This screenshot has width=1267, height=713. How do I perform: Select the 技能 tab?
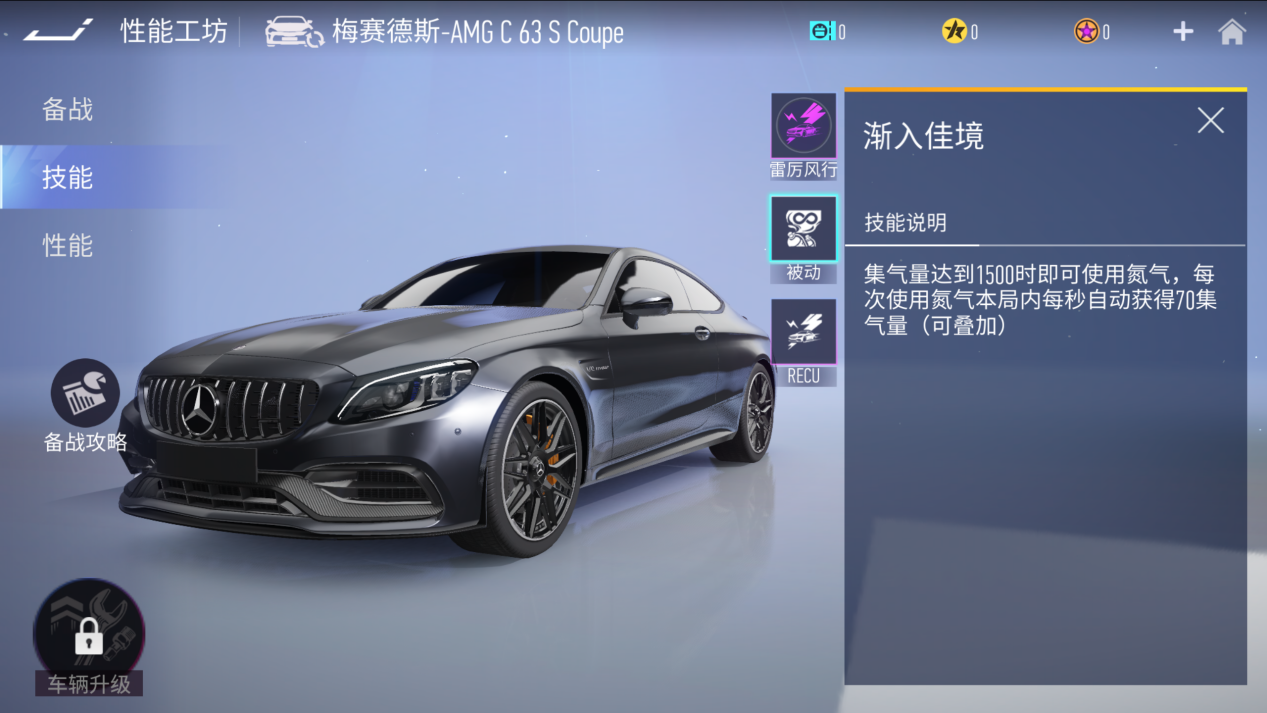tap(67, 177)
